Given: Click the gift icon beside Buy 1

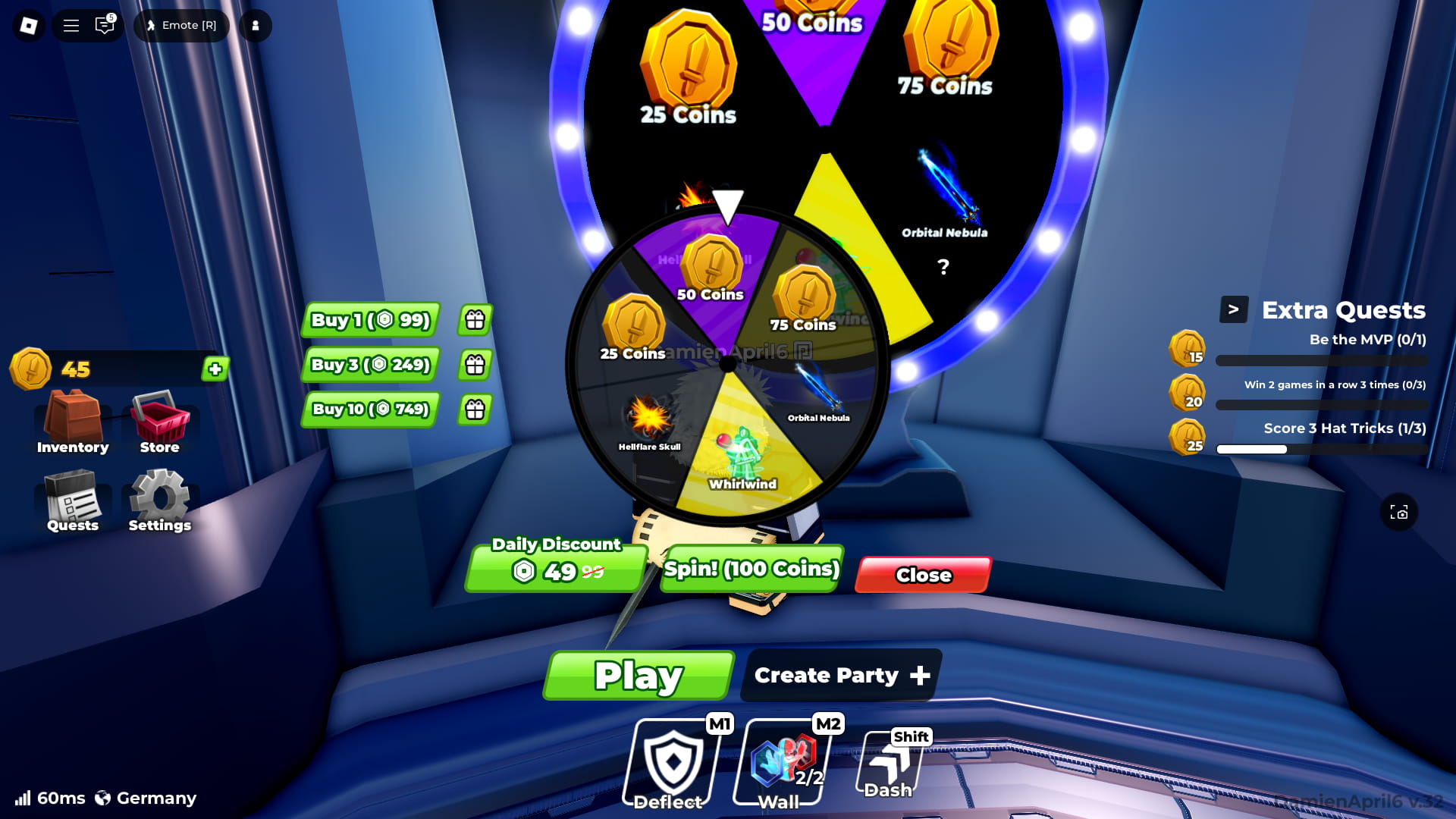Looking at the screenshot, I should tap(474, 320).
